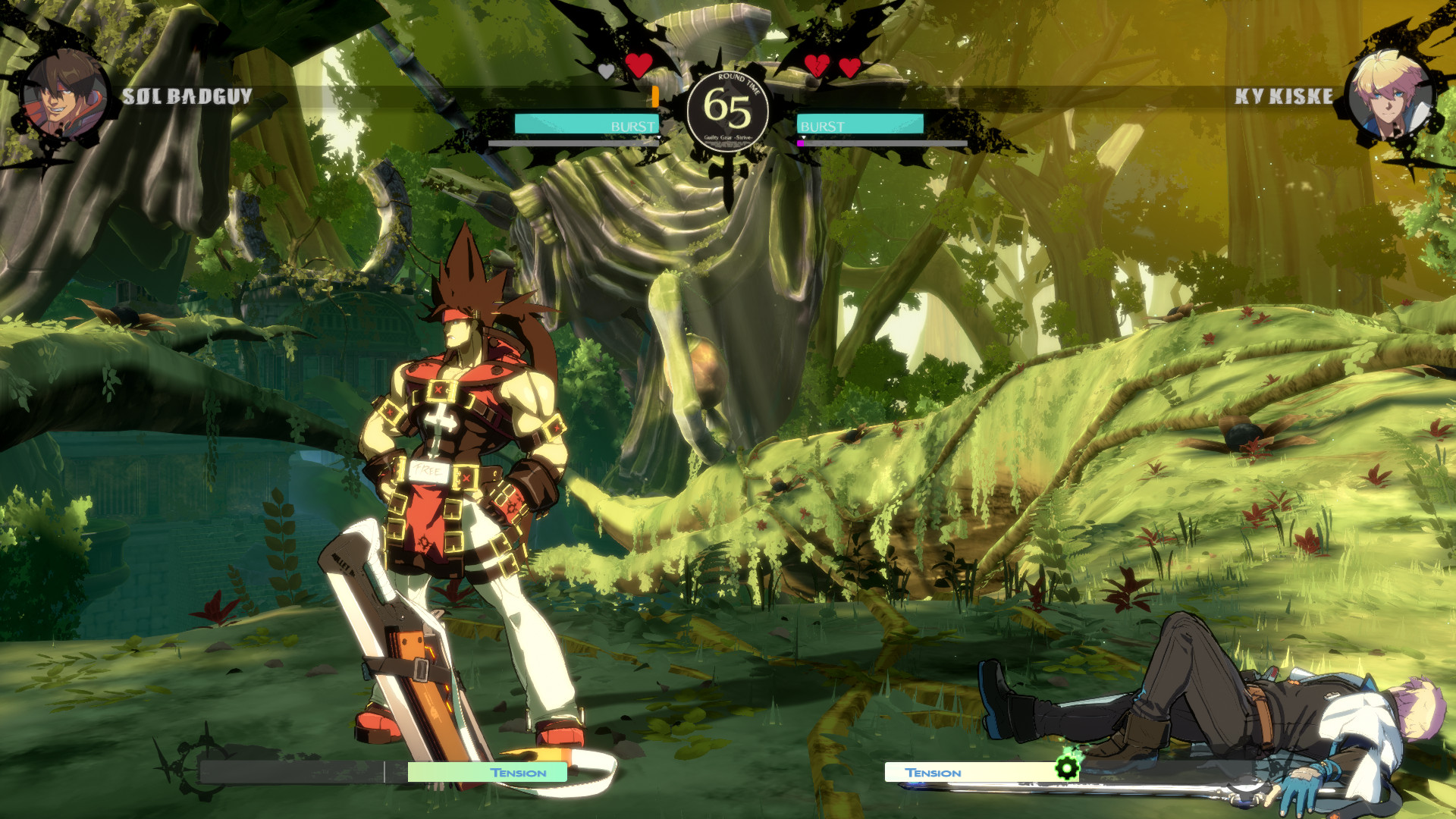
Task: Toggle the orange counter bar beside the timer
Action: click(654, 96)
